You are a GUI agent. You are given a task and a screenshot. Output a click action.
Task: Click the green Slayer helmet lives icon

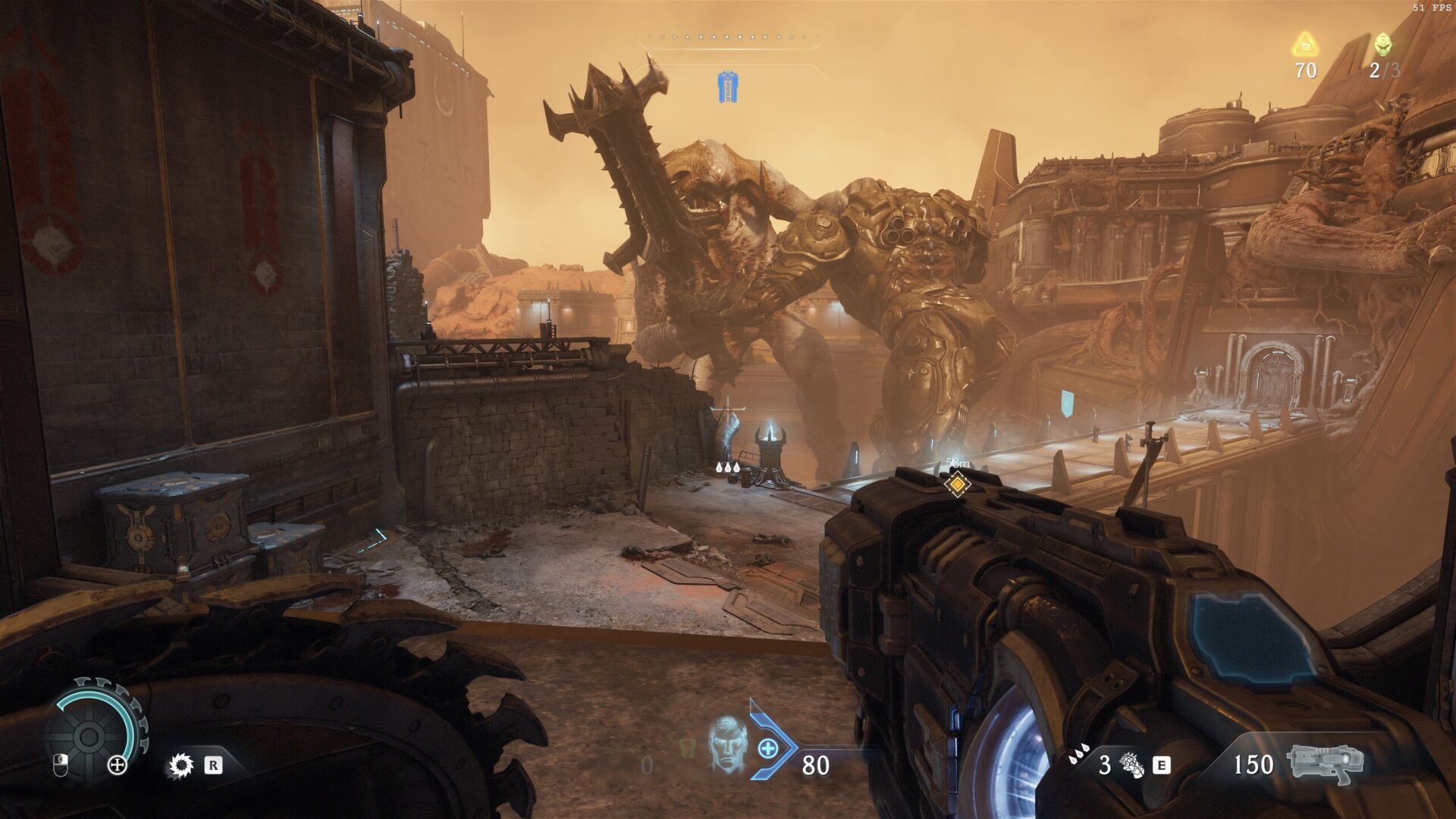coord(1383,44)
